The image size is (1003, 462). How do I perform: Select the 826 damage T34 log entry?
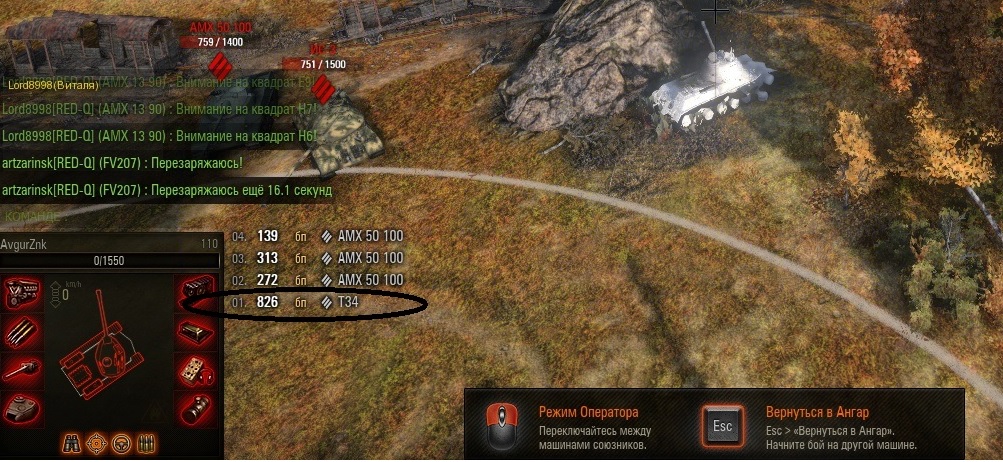click(x=300, y=303)
